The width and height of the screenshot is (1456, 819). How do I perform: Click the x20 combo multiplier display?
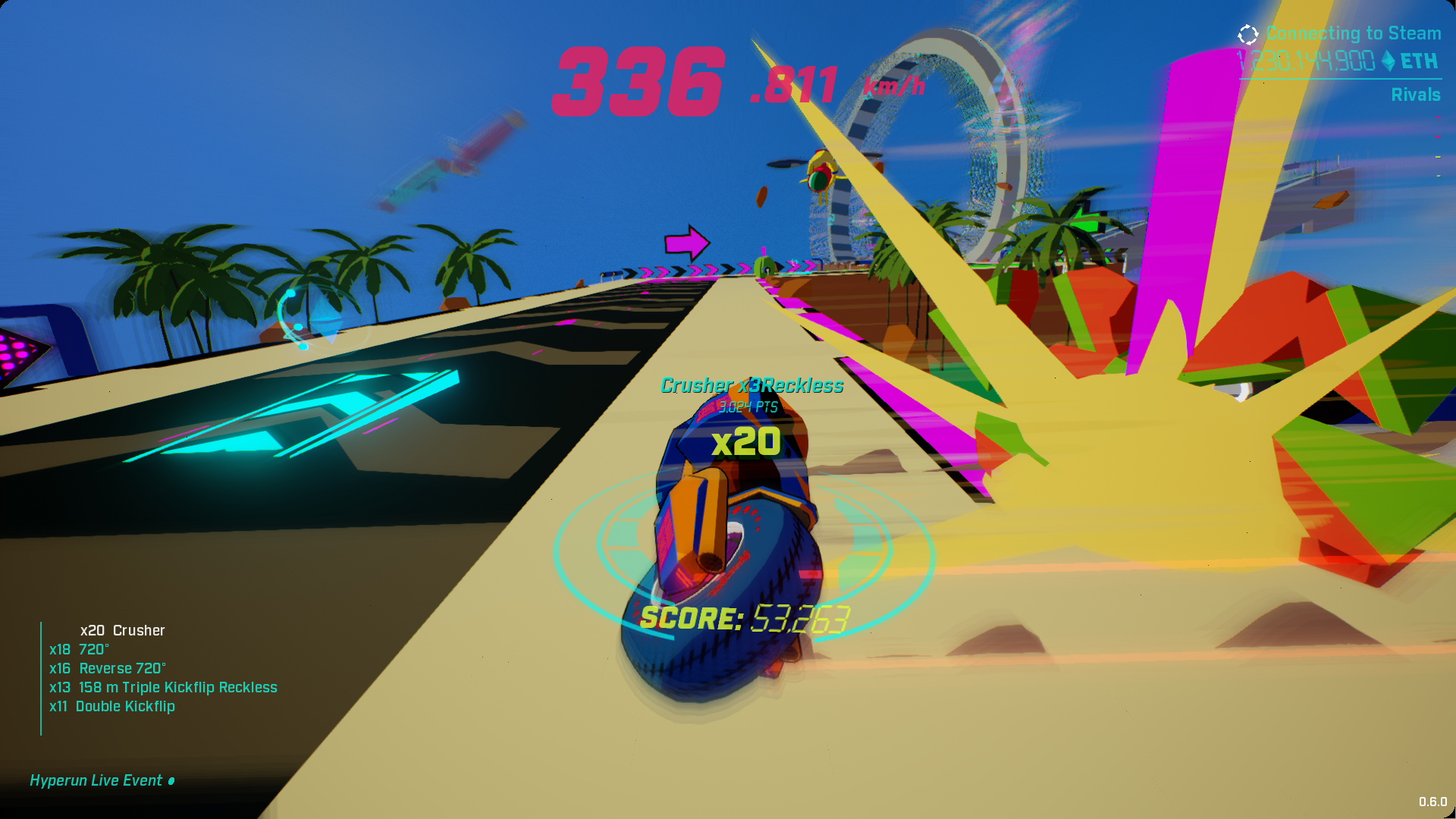pyautogui.click(x=748, y=440)
